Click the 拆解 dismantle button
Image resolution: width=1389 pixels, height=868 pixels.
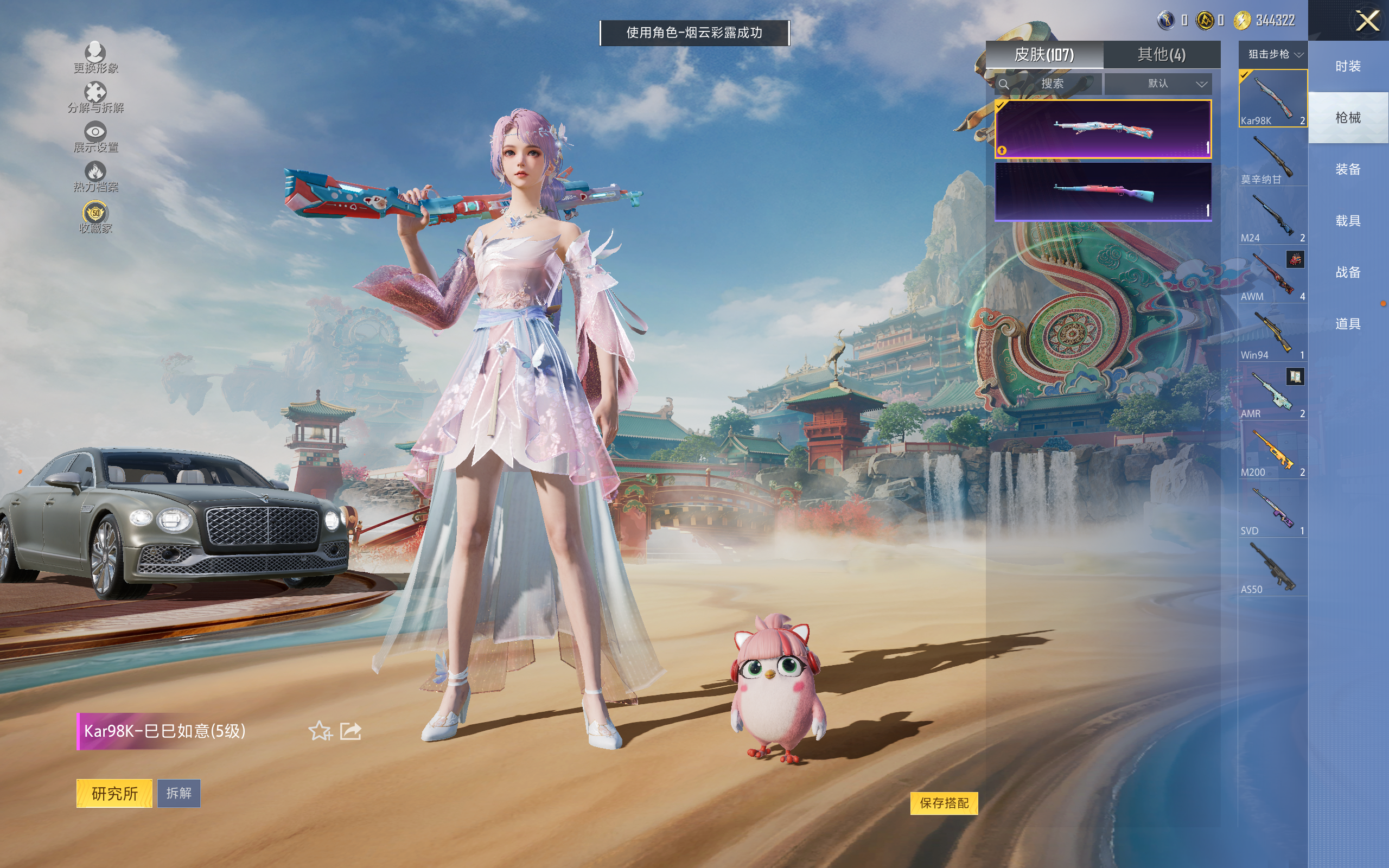click(x=179, y=793)
